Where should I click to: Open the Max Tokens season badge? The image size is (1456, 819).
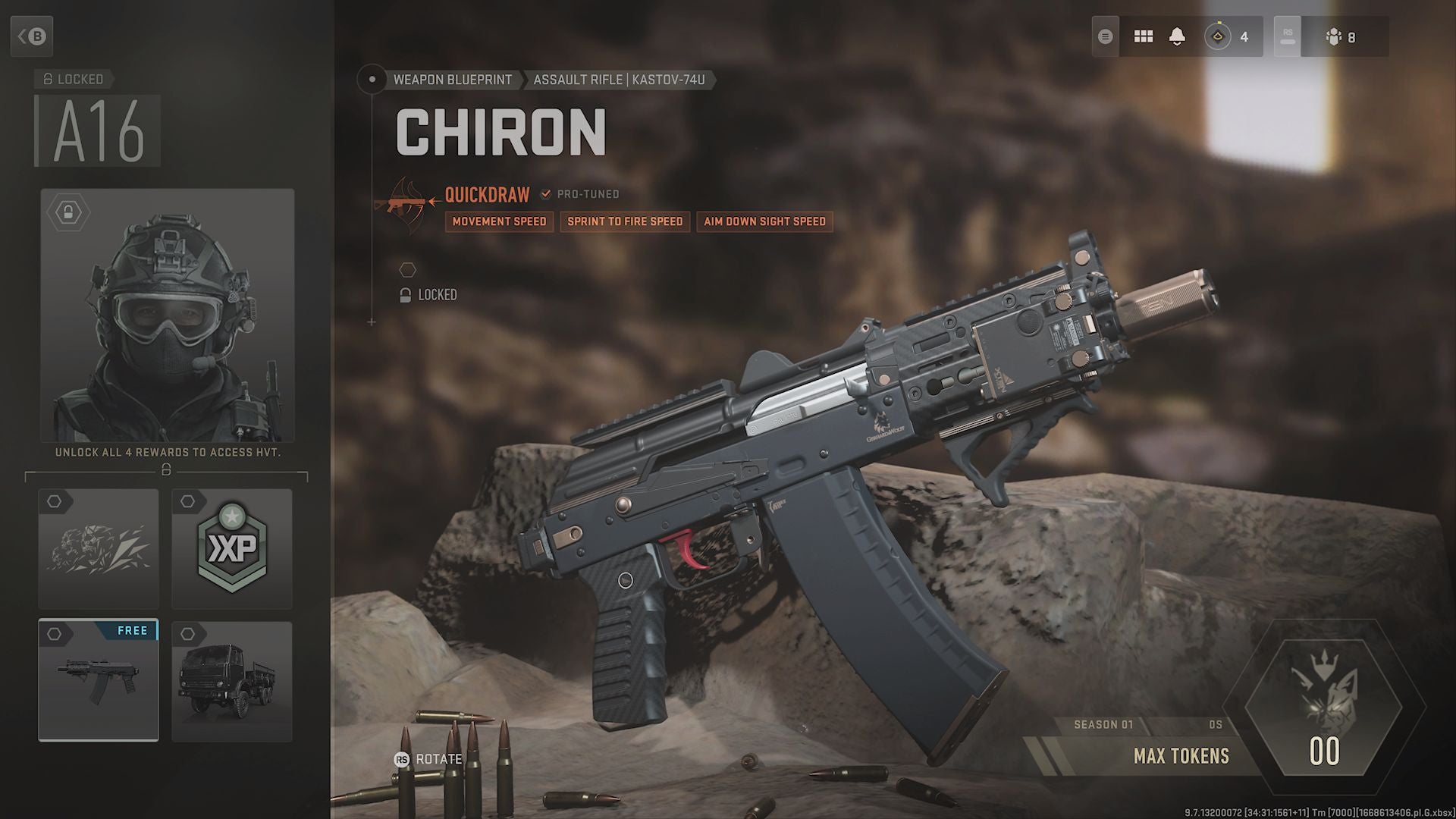(x=1323, y=709)
